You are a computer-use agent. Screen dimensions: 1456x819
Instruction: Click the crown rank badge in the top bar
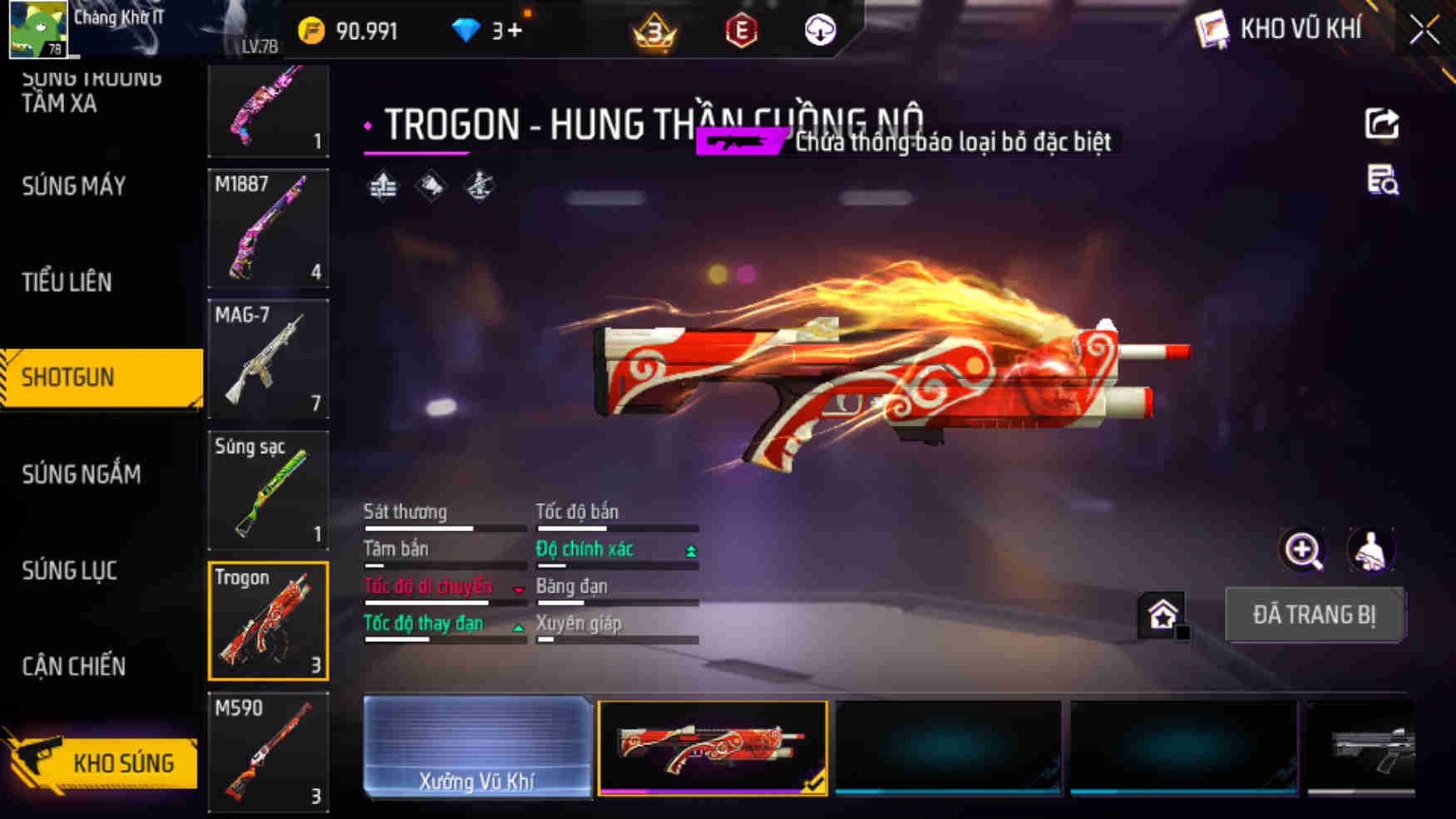pyautogui.click(x=656, y=29)
